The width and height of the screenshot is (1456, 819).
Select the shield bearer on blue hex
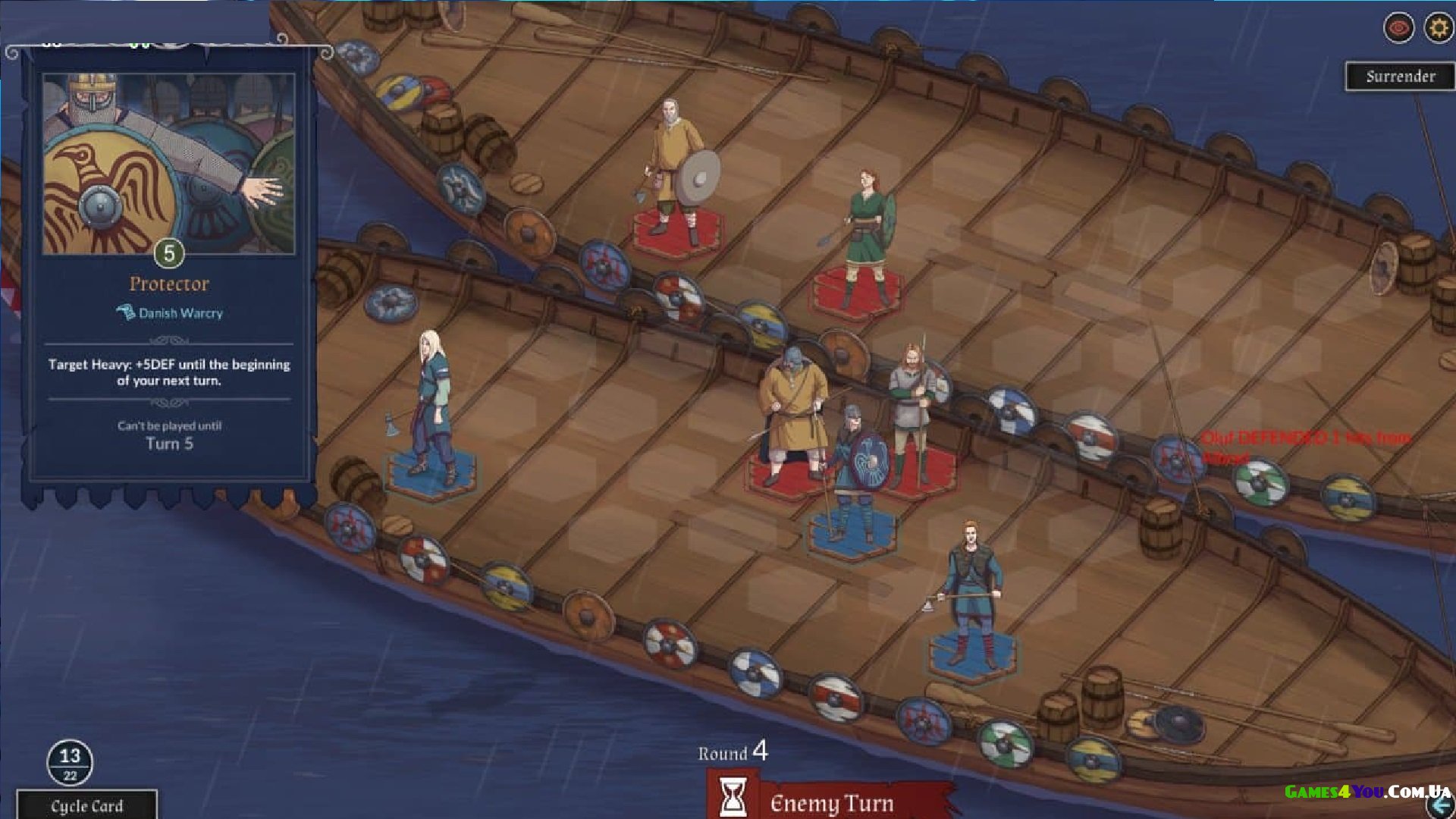[855, 474]
